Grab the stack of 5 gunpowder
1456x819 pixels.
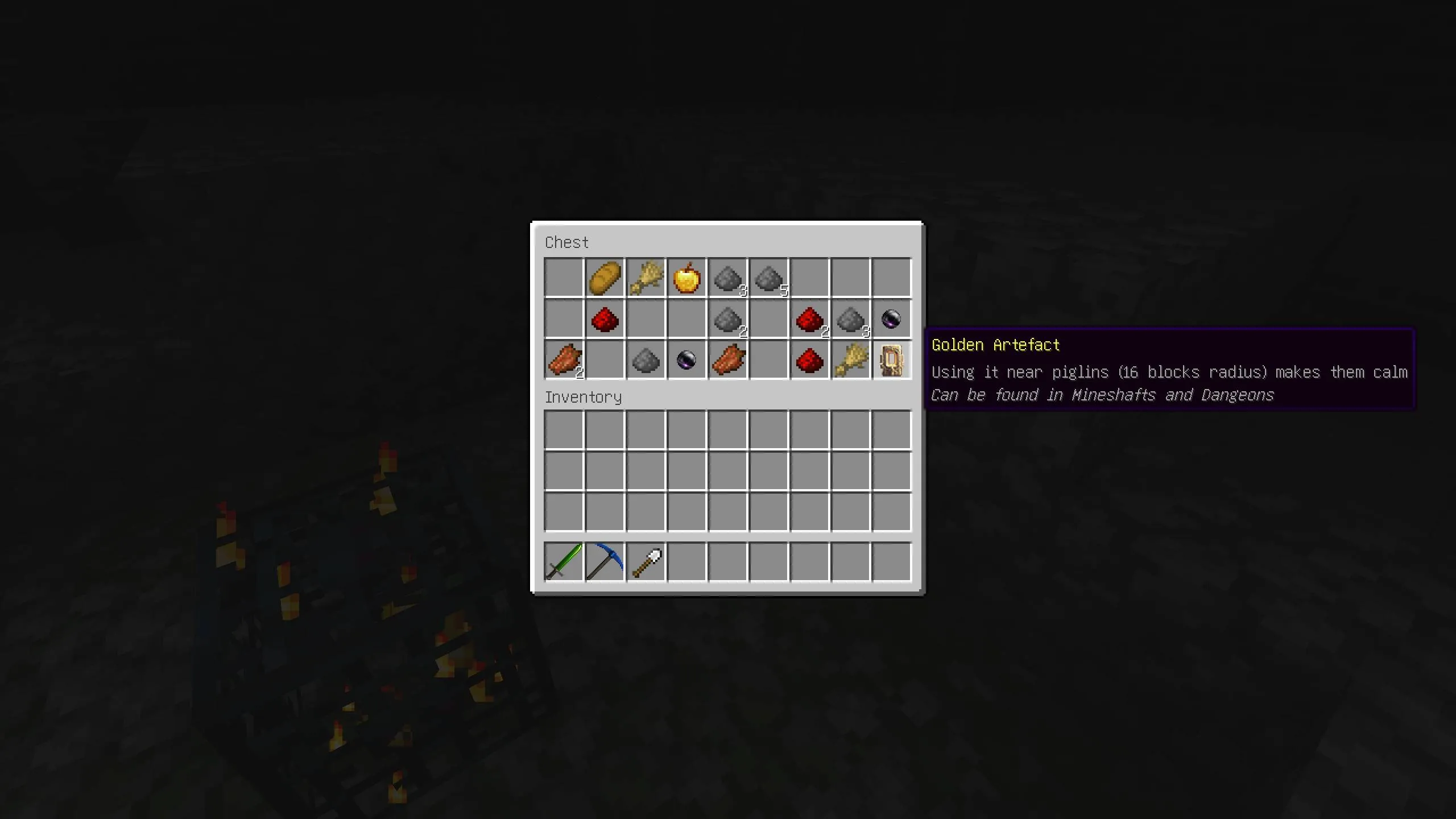[x=769, y=278]
